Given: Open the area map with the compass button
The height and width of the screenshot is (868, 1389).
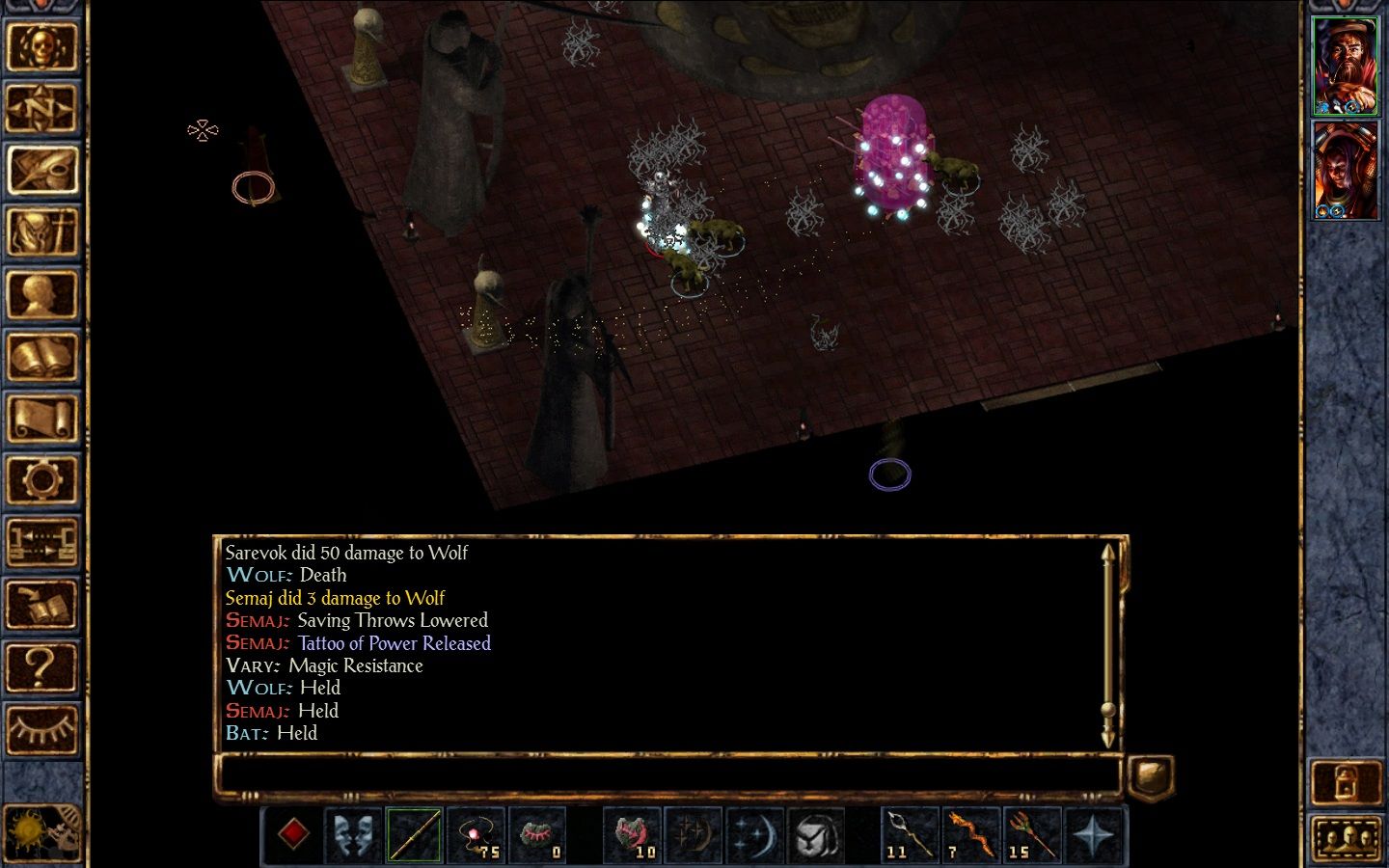Looking at the screenshot, I should [41, 108].
